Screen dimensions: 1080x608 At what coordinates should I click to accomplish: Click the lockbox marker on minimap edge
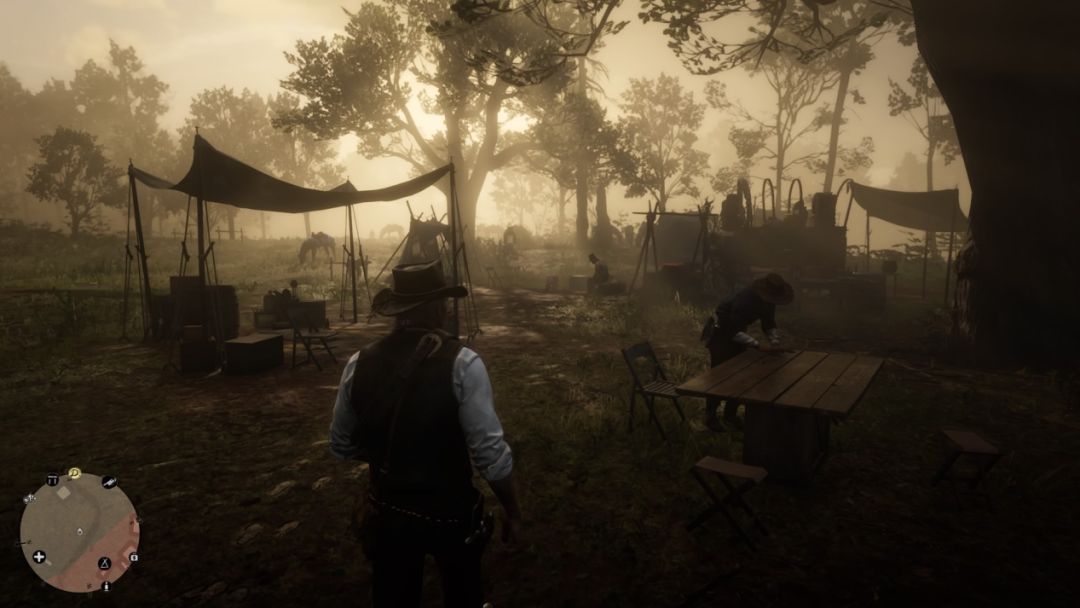point(134,557)
